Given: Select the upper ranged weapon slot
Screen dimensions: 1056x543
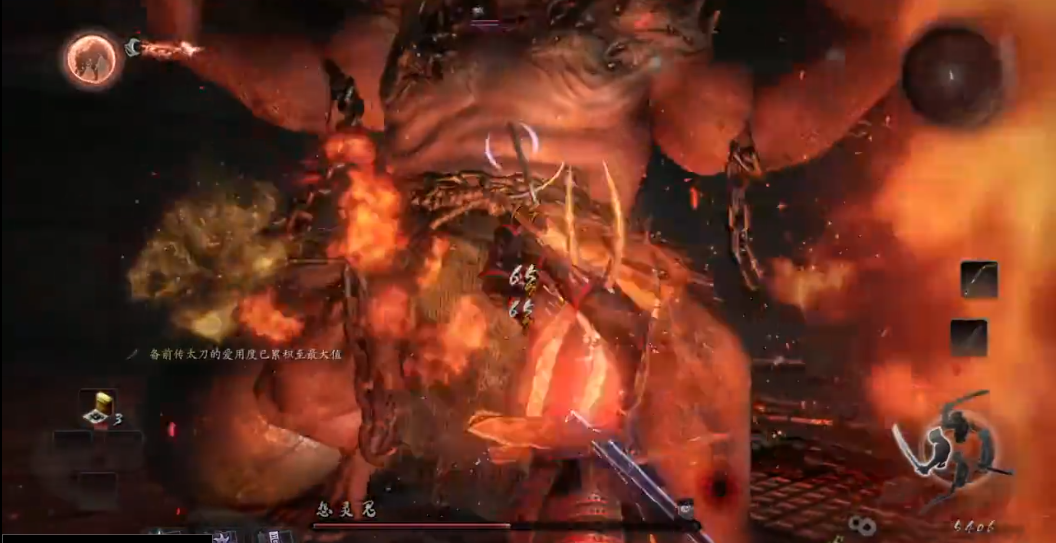Looking at the screenshot, I should tap(978, 279).
